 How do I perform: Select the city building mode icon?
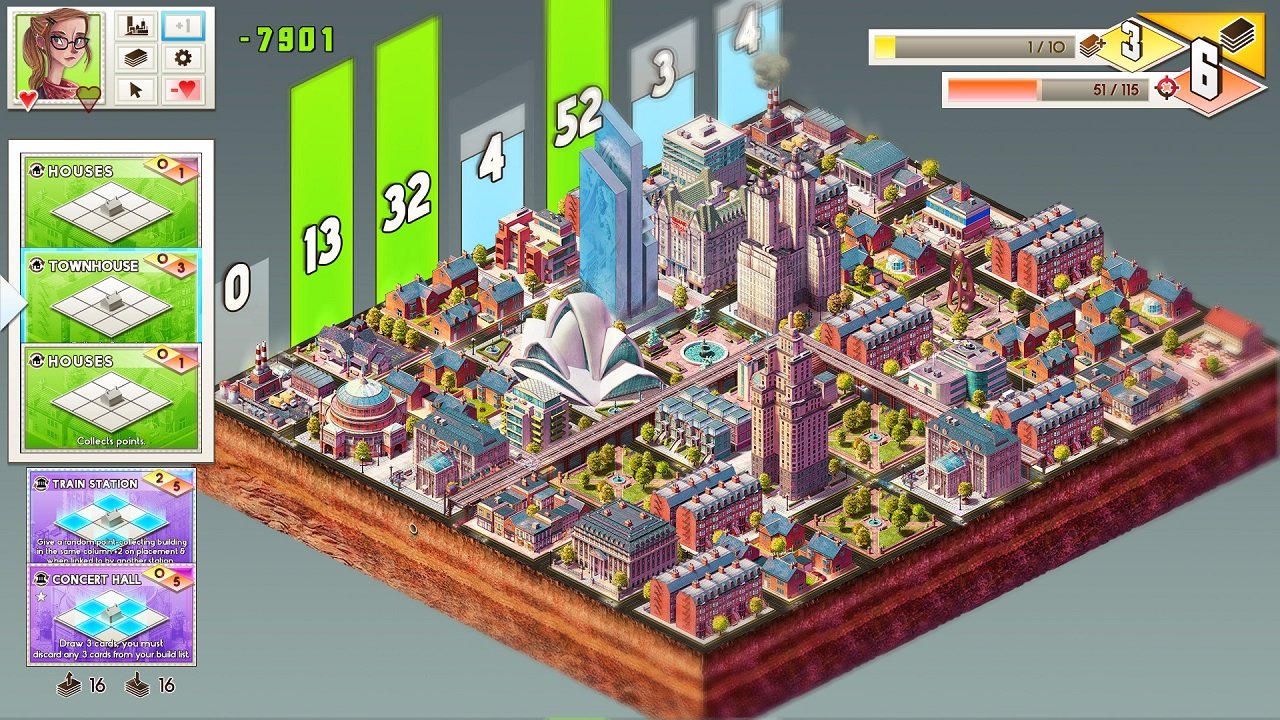coord(135,24)
